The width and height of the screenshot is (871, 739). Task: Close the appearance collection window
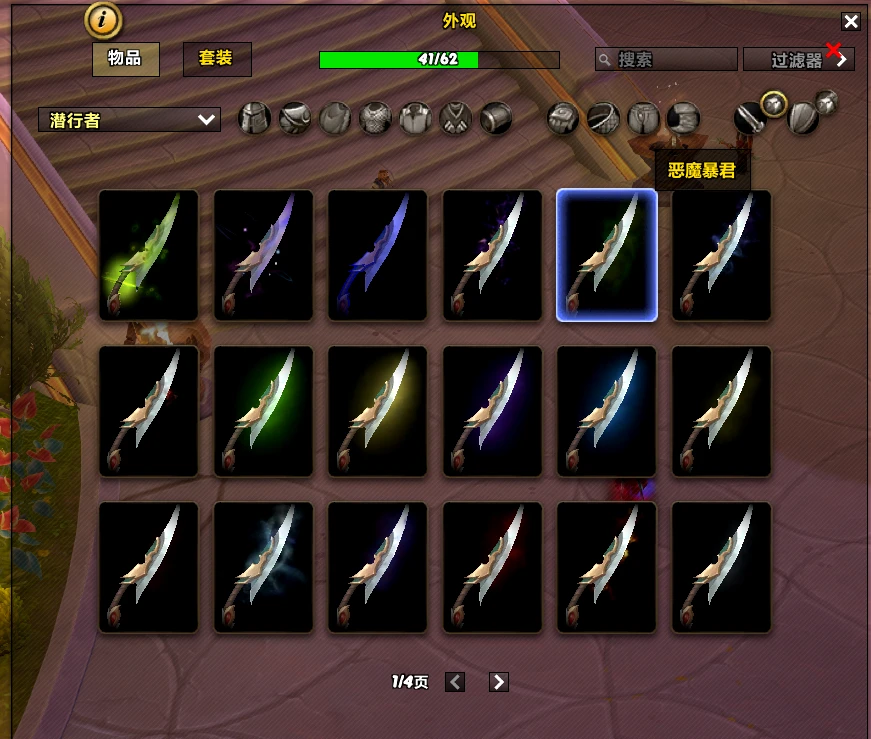click(x=850, y=21)
